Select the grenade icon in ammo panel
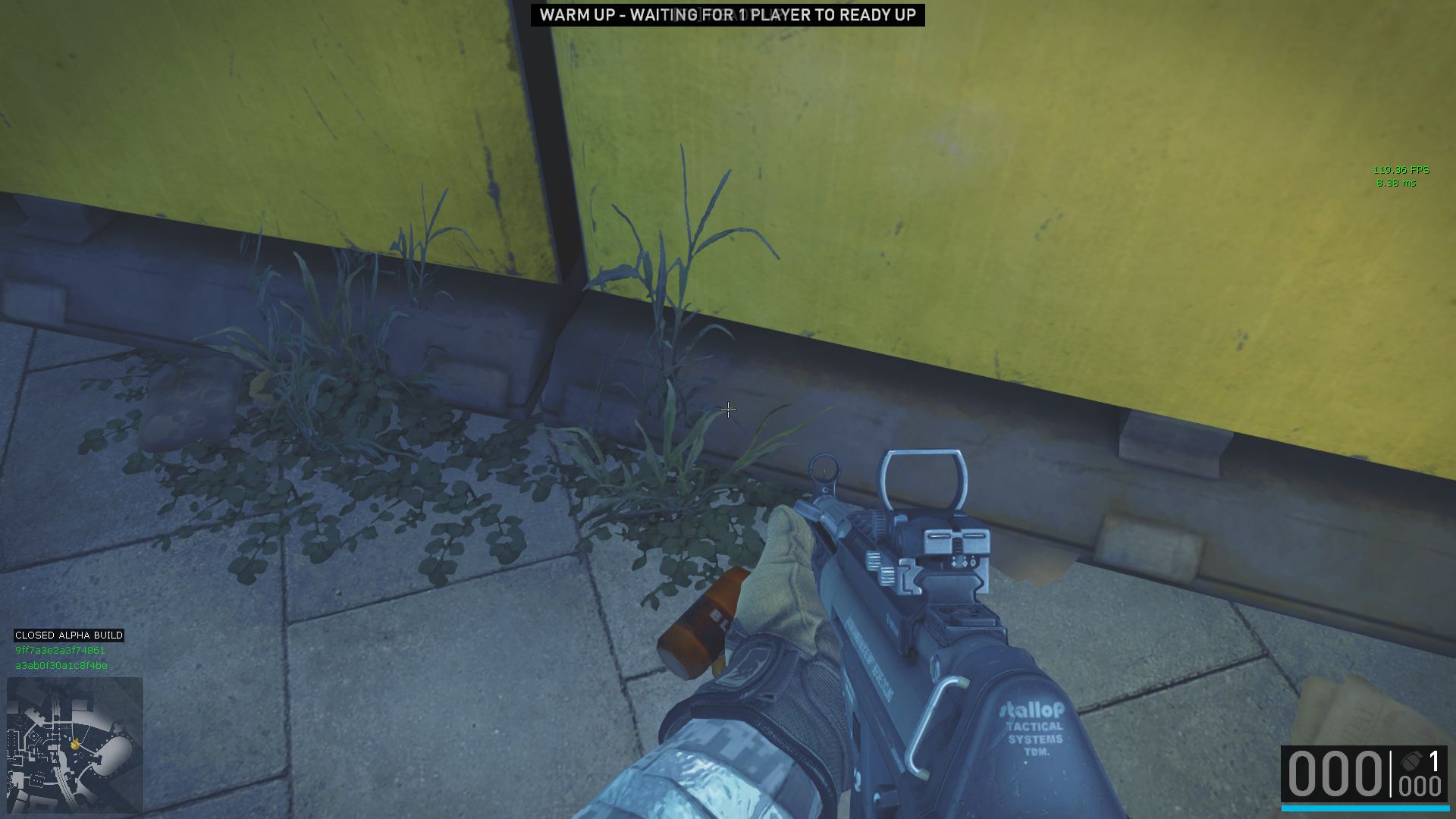 click(x=1411, y=761)
